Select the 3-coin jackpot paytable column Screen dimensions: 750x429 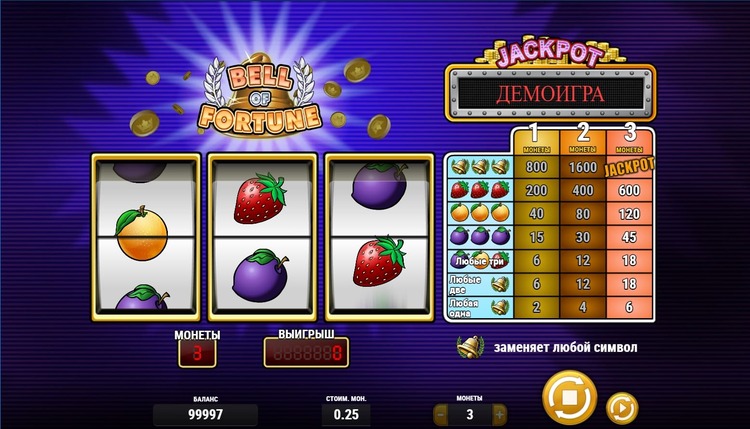pos(630,140)
